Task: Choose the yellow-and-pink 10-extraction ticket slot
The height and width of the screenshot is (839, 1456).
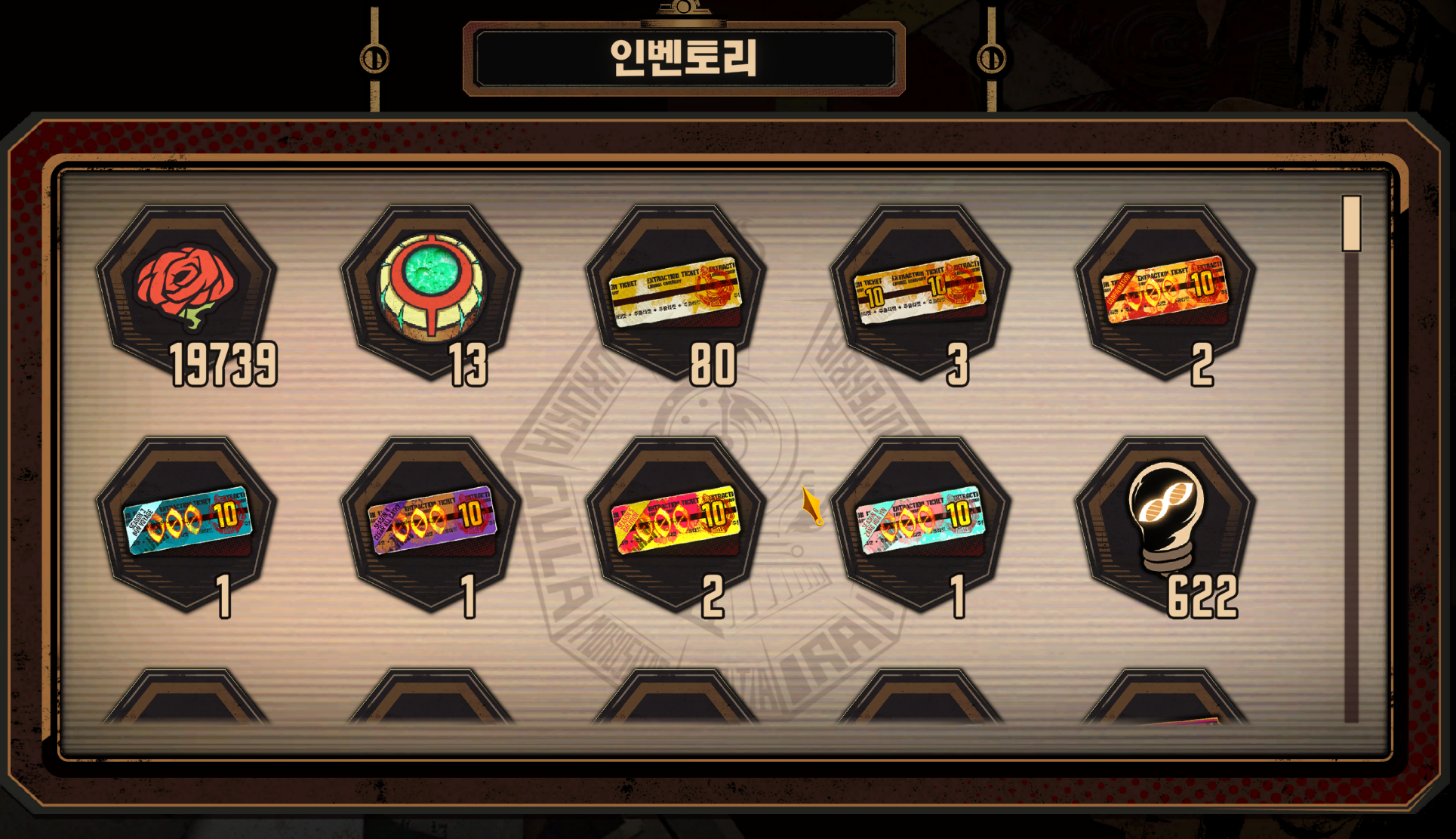Action: click(x=676, y=522)
